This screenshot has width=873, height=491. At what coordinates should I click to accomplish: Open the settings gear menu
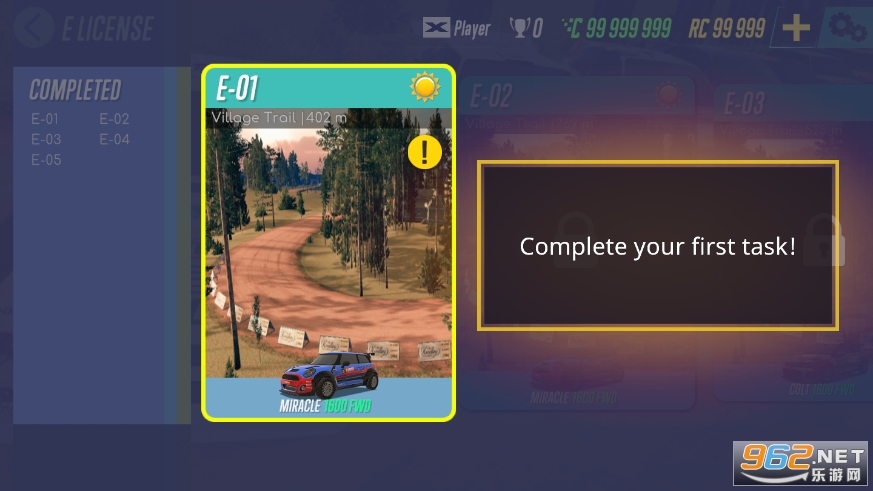click(x=847, y=27)
